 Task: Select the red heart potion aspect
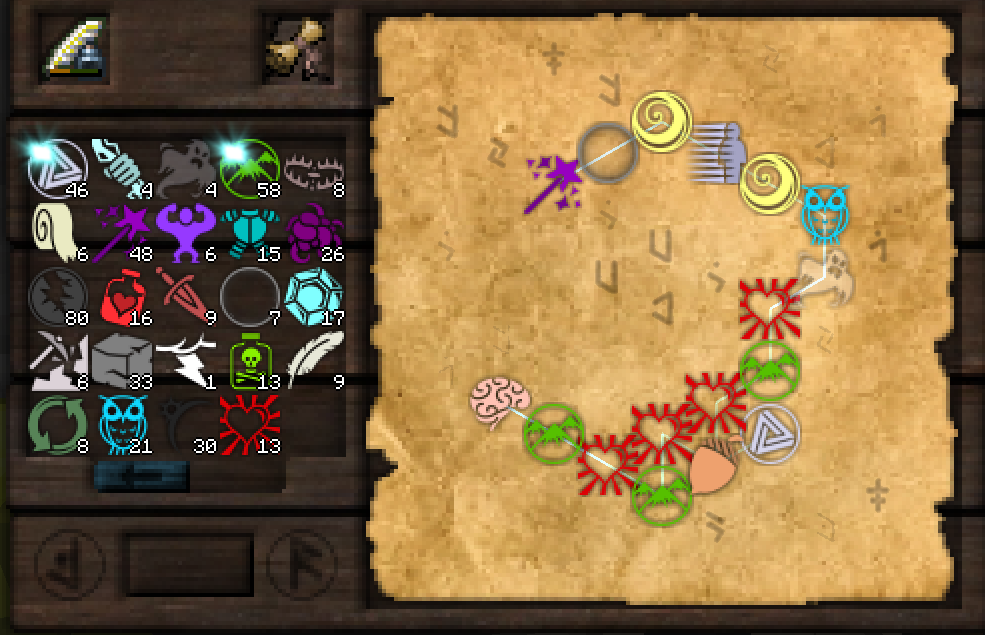[x=122, y=297]
